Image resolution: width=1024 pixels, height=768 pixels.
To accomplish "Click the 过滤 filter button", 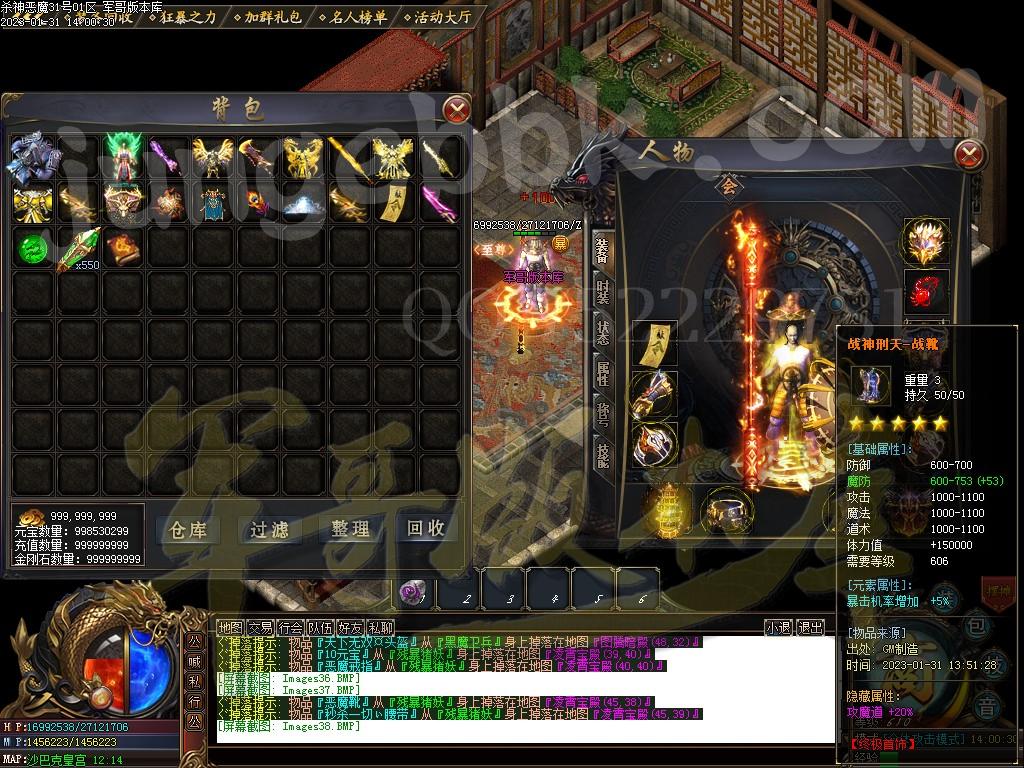I will (x=269, y=529).
